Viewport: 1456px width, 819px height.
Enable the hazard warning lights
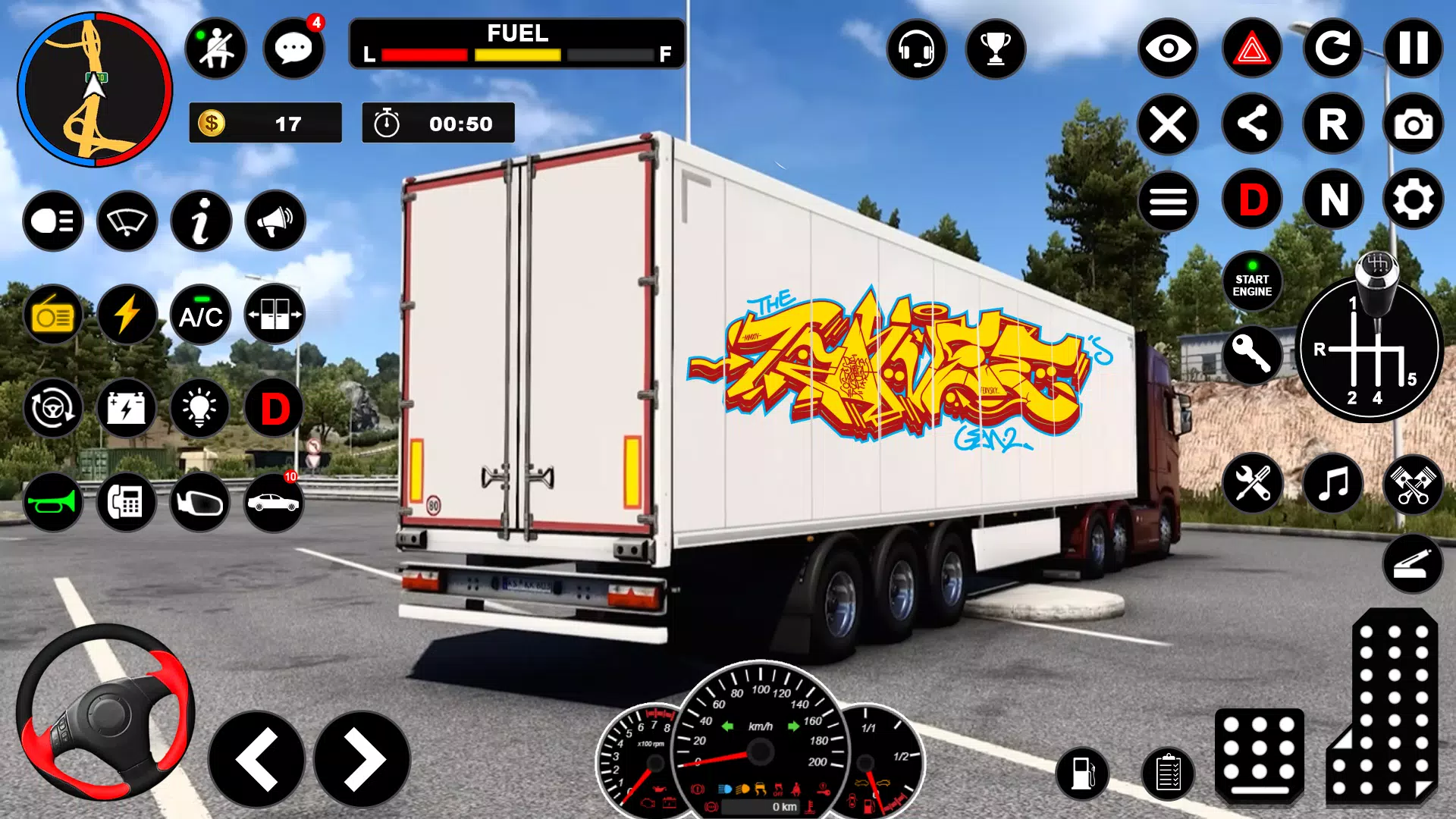(x=1251, y=49)
